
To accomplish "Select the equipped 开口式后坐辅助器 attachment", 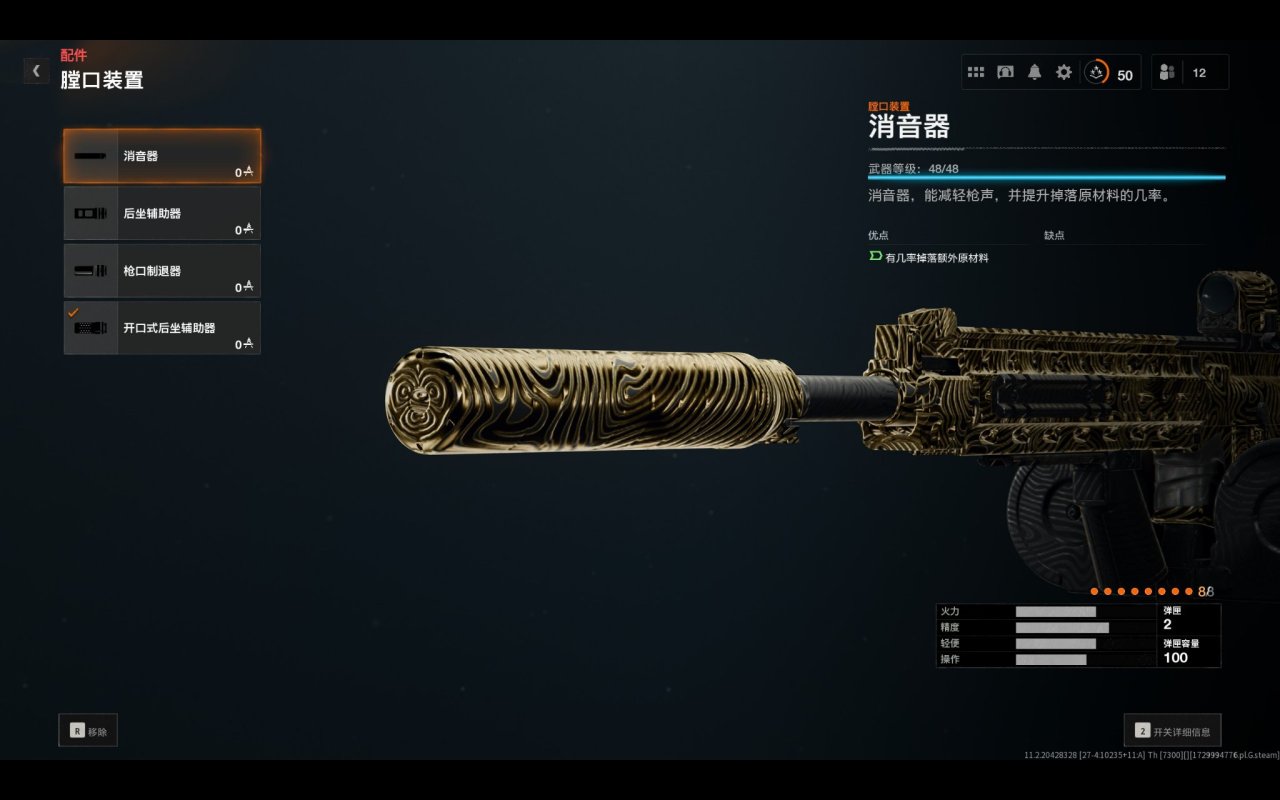I will tap(162, 328).
